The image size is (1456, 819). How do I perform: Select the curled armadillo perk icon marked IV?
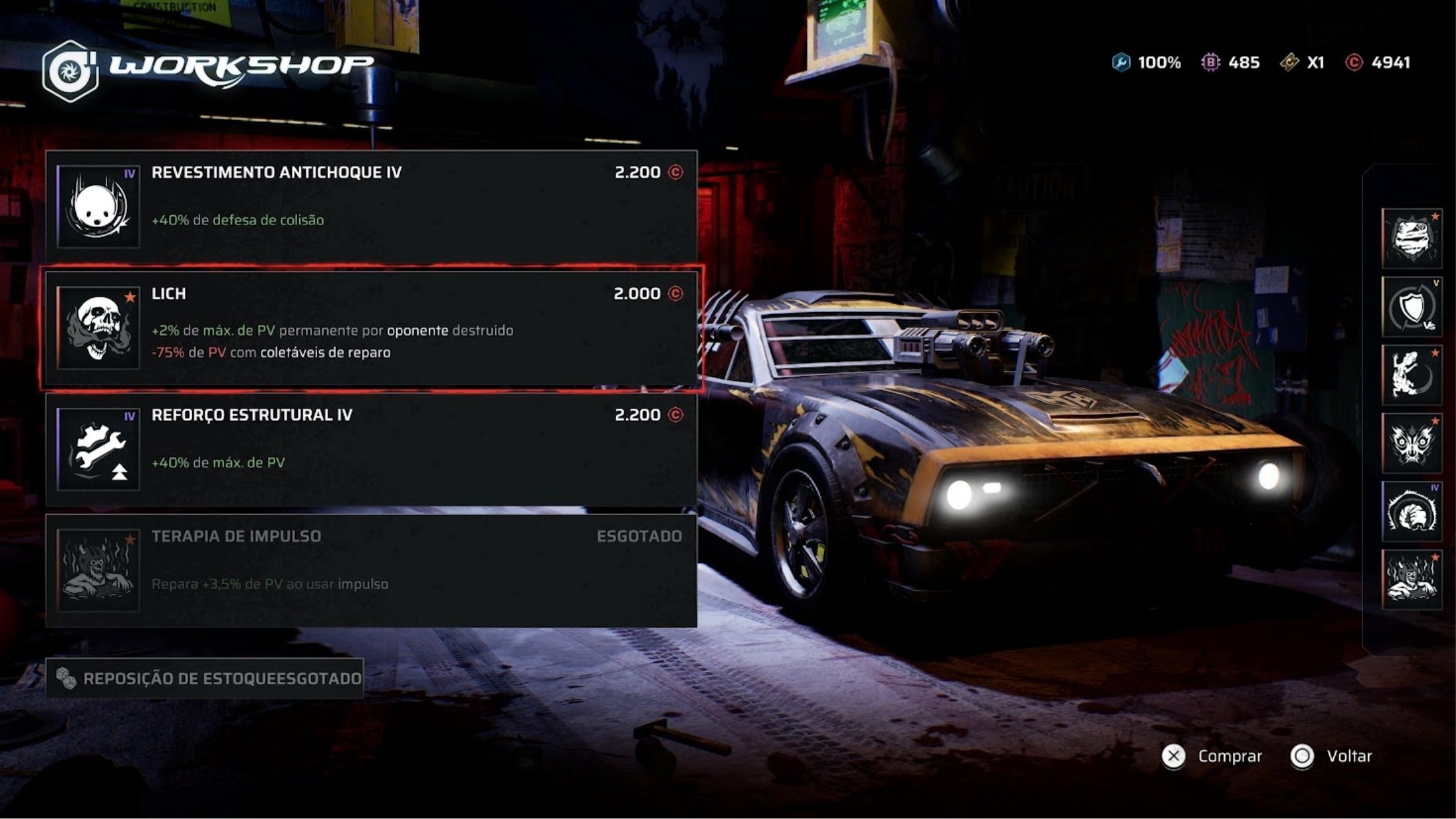tap(1412, 511)
